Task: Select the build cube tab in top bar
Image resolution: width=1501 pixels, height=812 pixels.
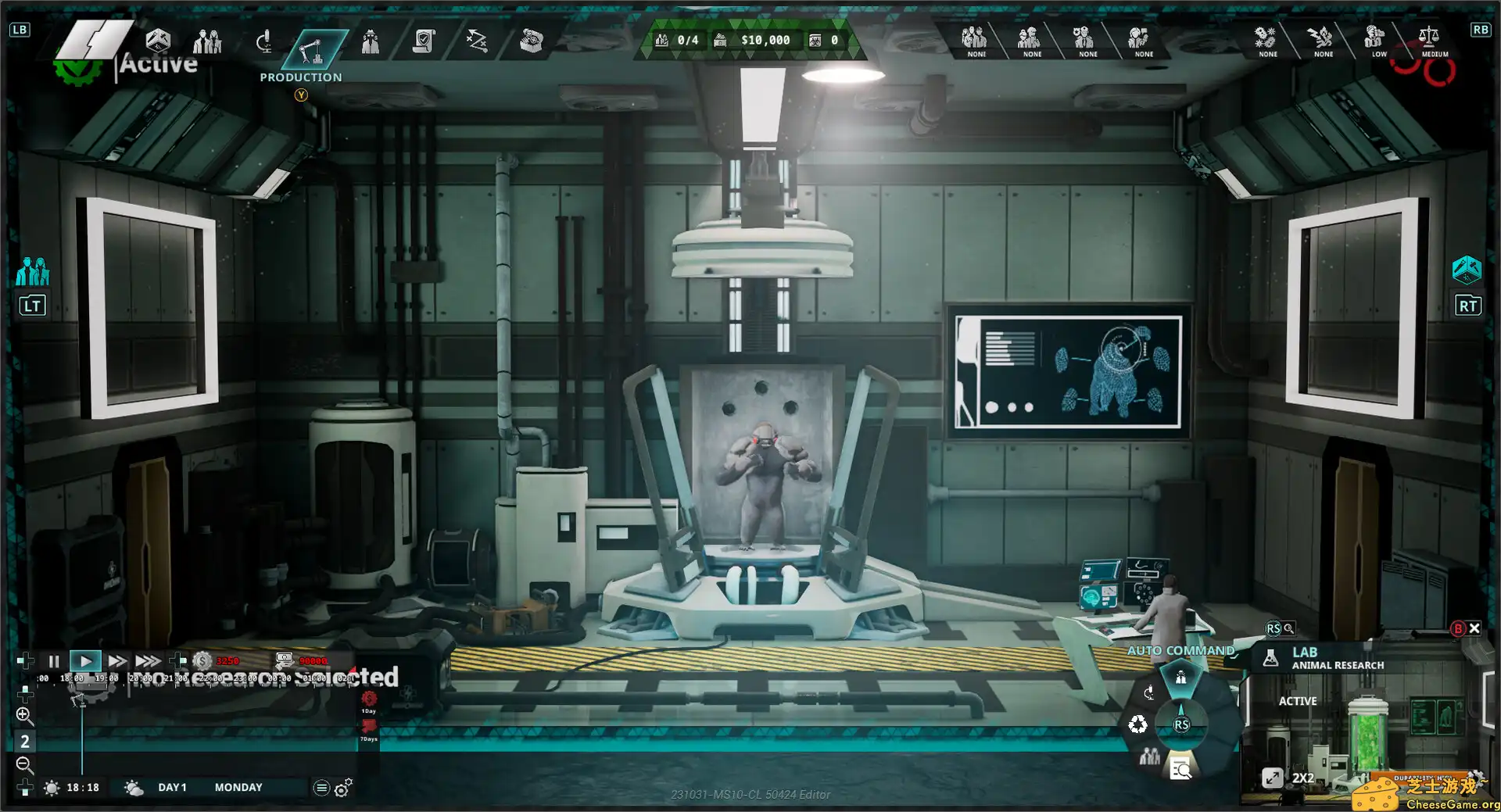Action: click(158, 40)
